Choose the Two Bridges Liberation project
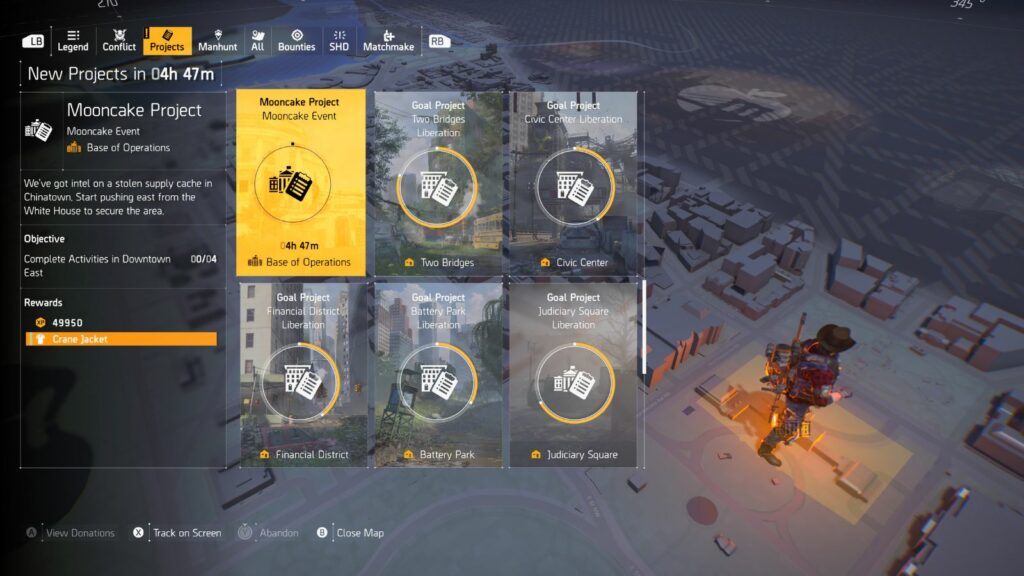This screenshot has width=1024, height=576. tap(438, 183)
